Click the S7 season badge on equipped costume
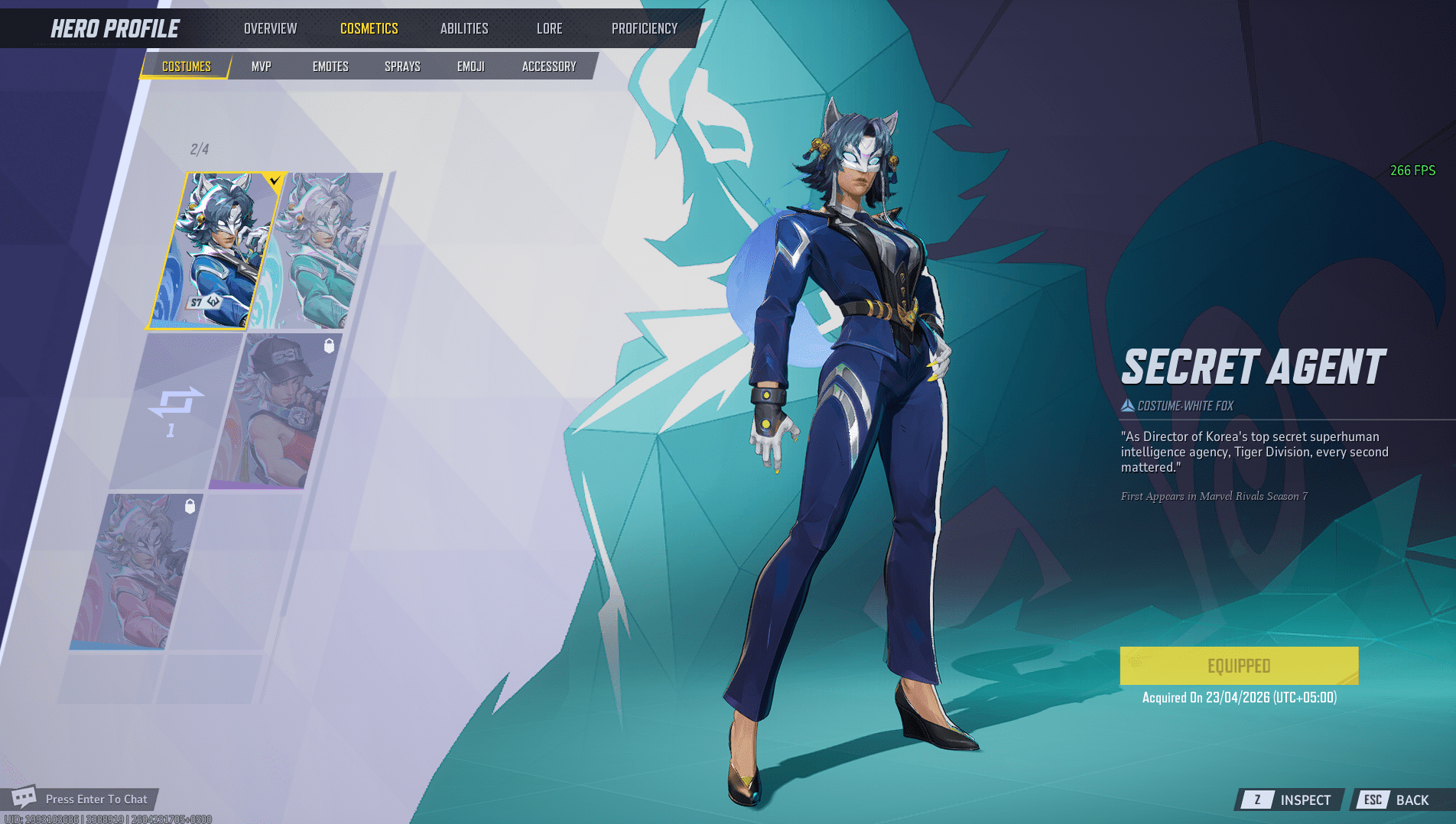The height and width of the screenshot is (824, 1456). click(205, 303)
